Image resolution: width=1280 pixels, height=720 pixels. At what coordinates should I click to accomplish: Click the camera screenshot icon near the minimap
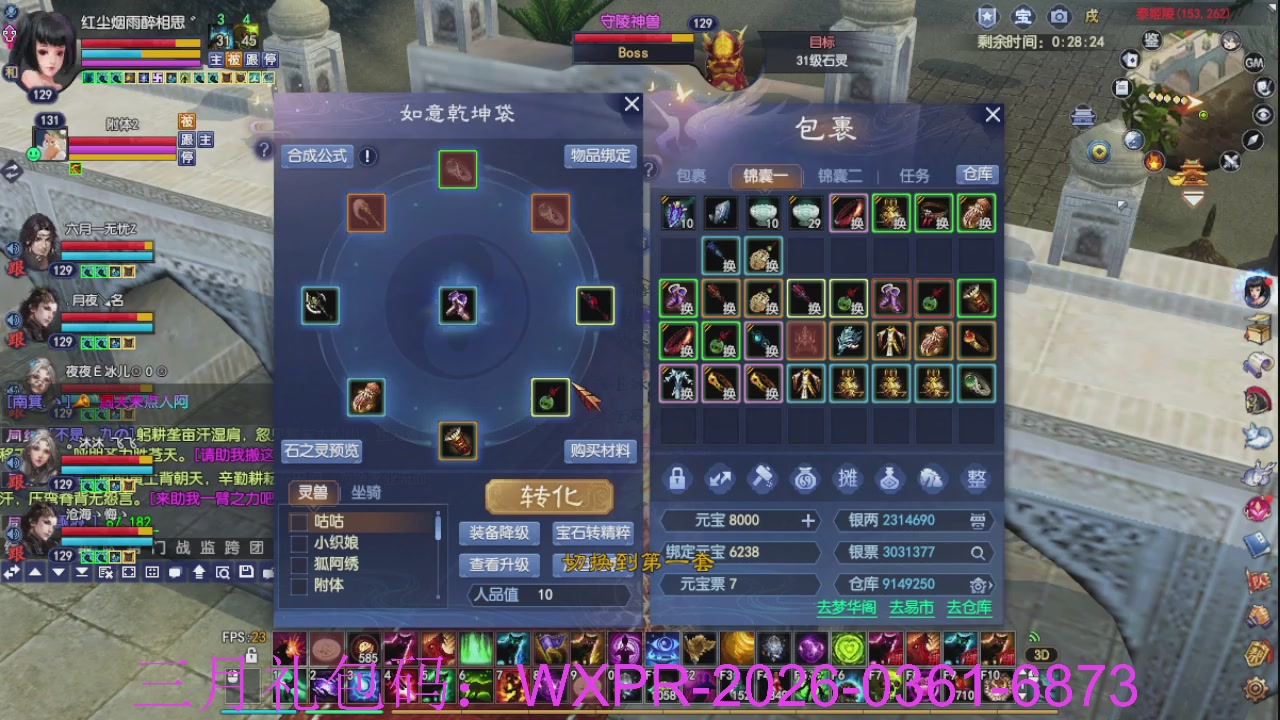[x=1059, y=17]
